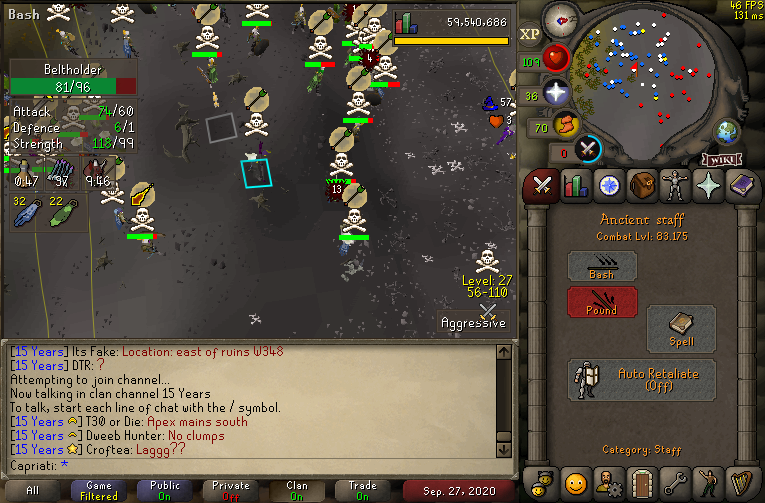Viewport: 765px width, 503px height.
Task: Open the Prayer star tab
Action: click(x=709, y=186)
